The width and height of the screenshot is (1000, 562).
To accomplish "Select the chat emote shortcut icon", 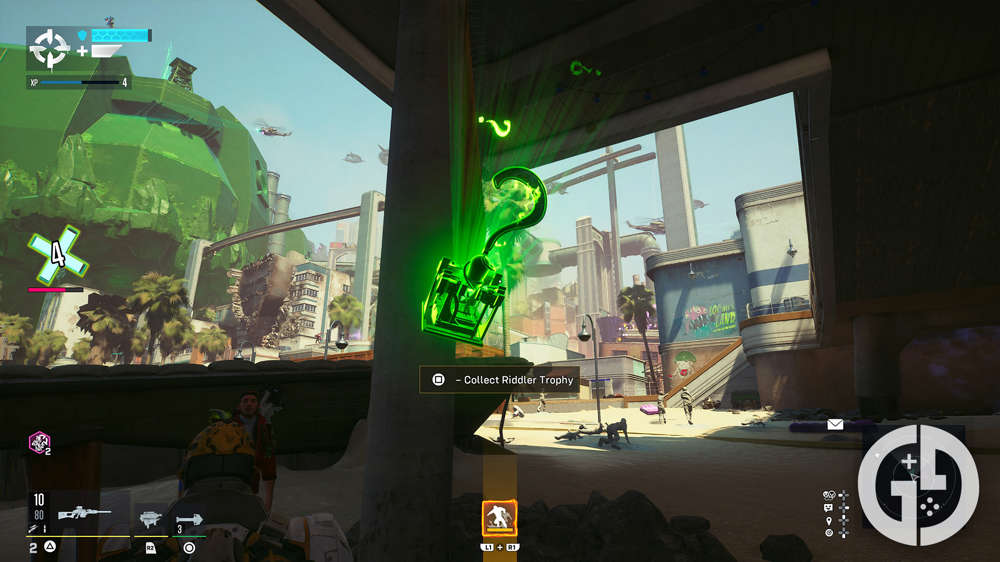I will [829, 508].
